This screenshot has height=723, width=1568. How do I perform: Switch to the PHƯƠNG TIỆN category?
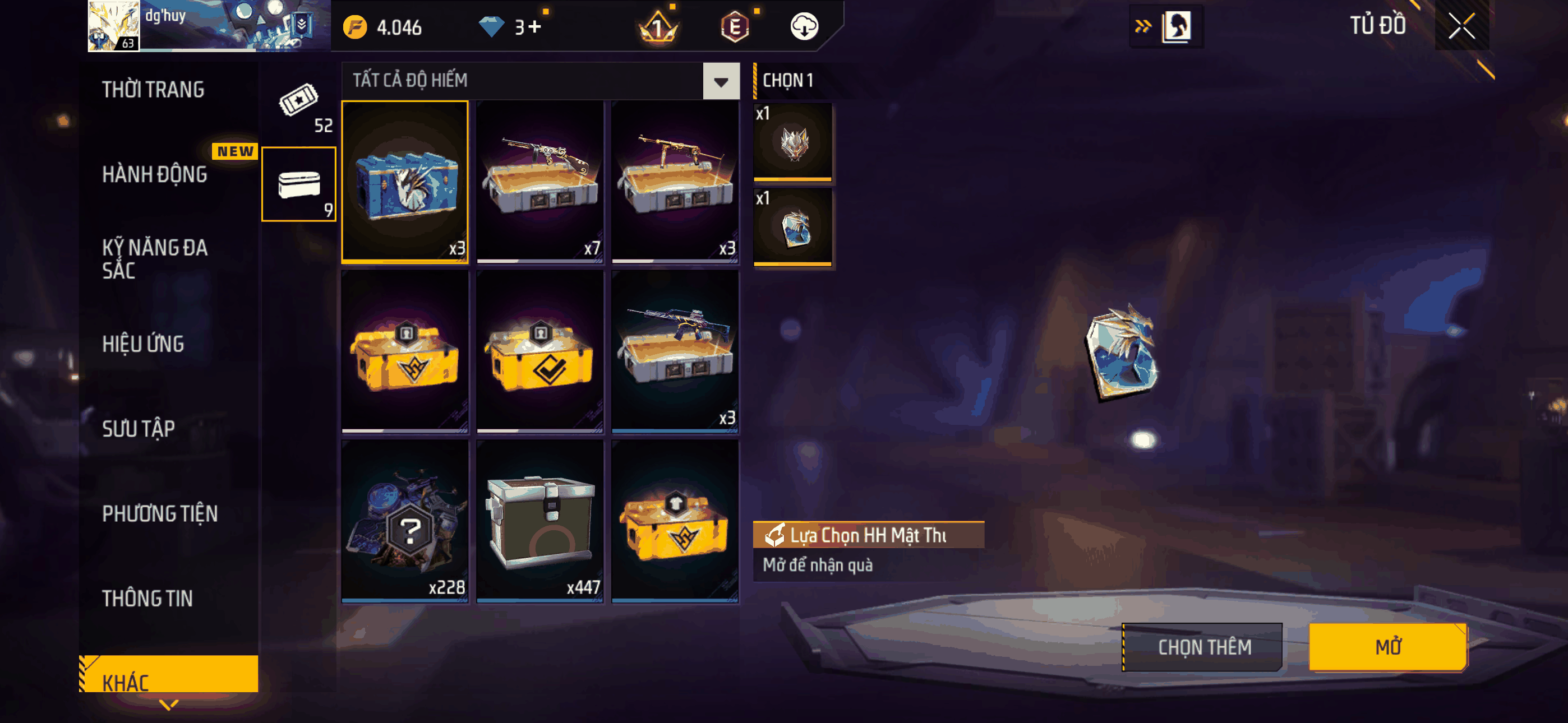(159, 513)
